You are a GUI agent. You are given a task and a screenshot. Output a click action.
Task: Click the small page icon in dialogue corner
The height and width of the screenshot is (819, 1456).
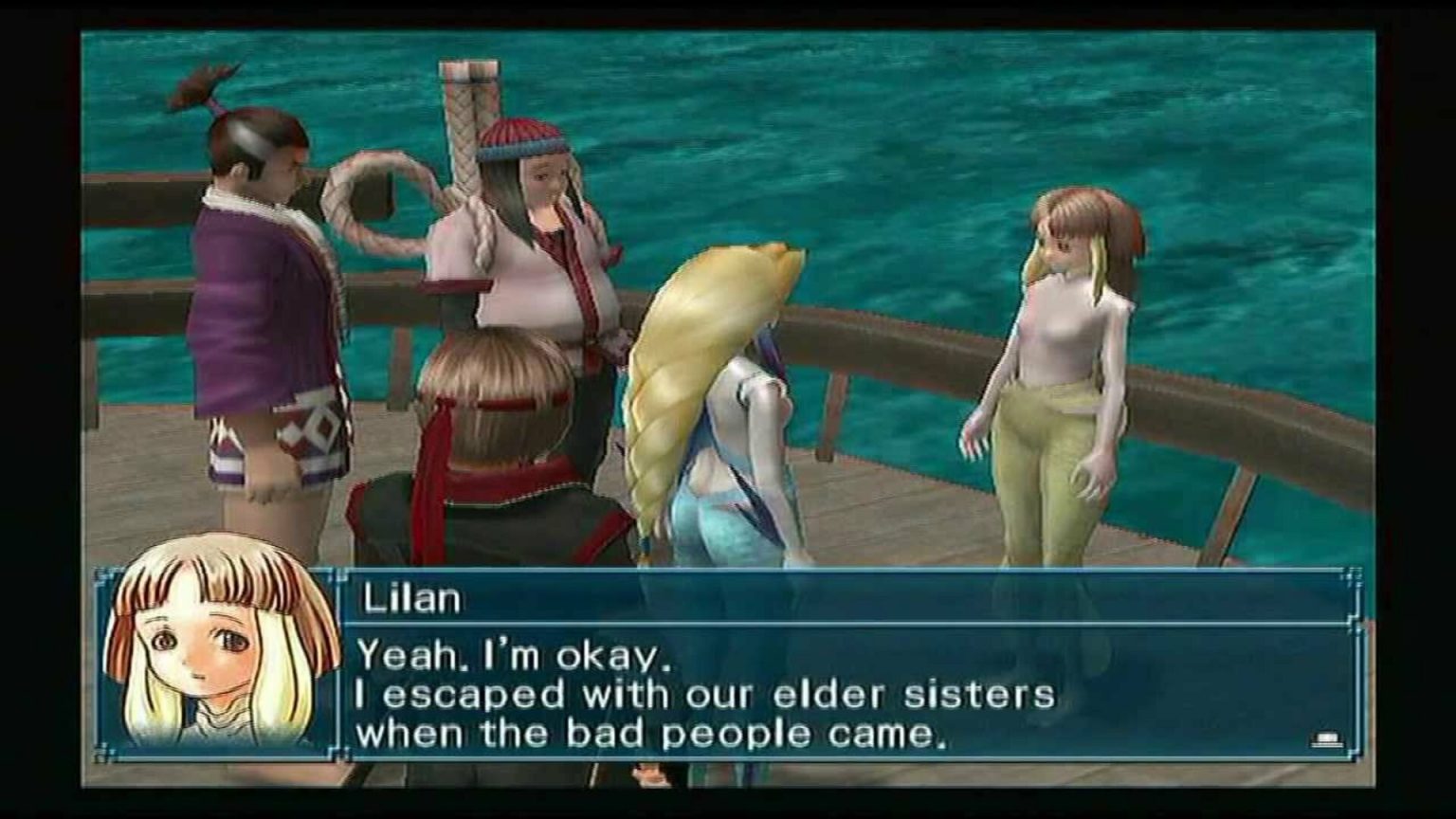pyautogui.click(x=1325, y=738)
